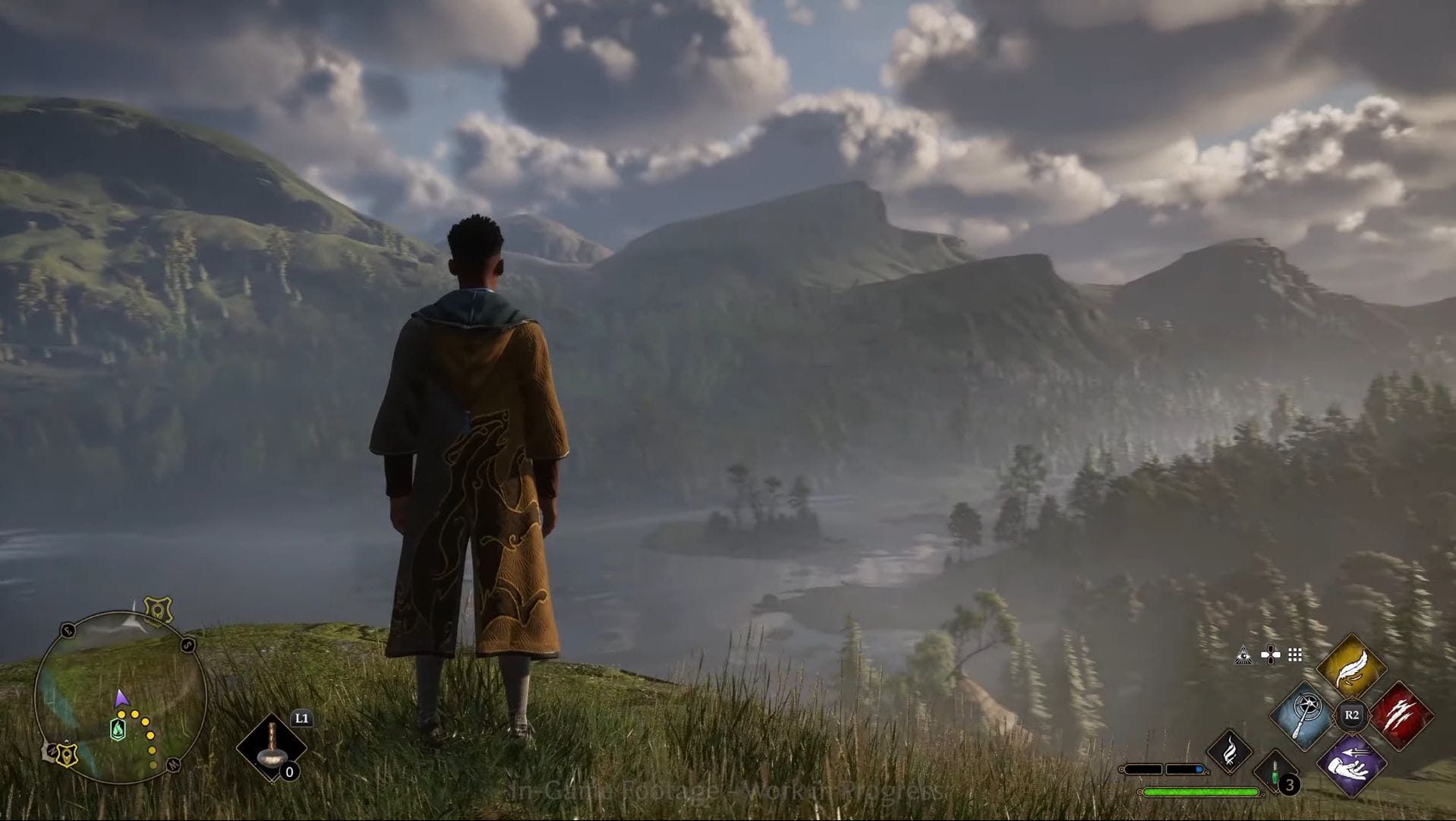1456x821 pixels.
Task: Open the nine-dot grid icon
Action: point(1295,655)
